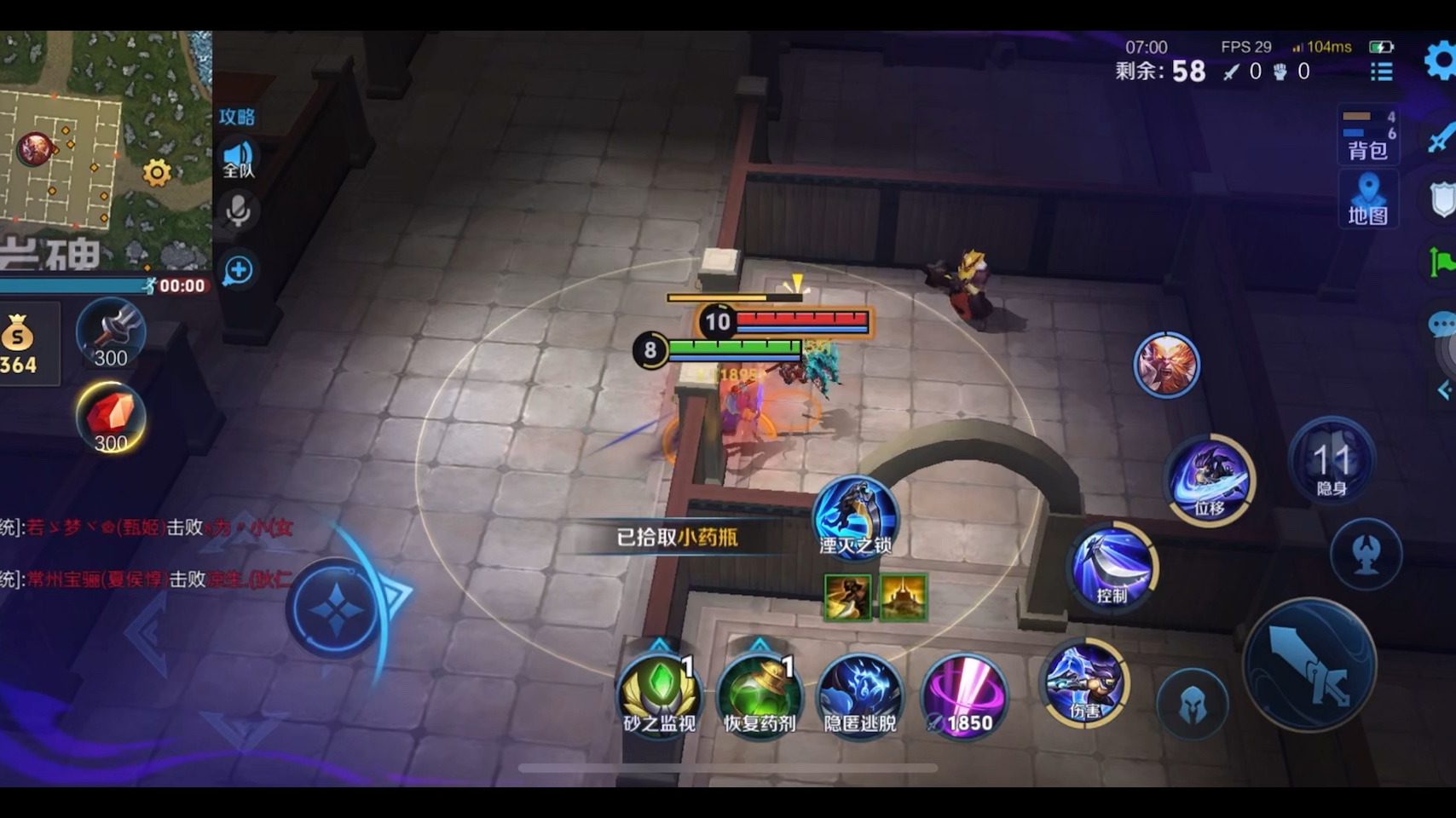Screen dimensions: 1456x818
Task: Buy the red gem item
Action: (111, 418)
